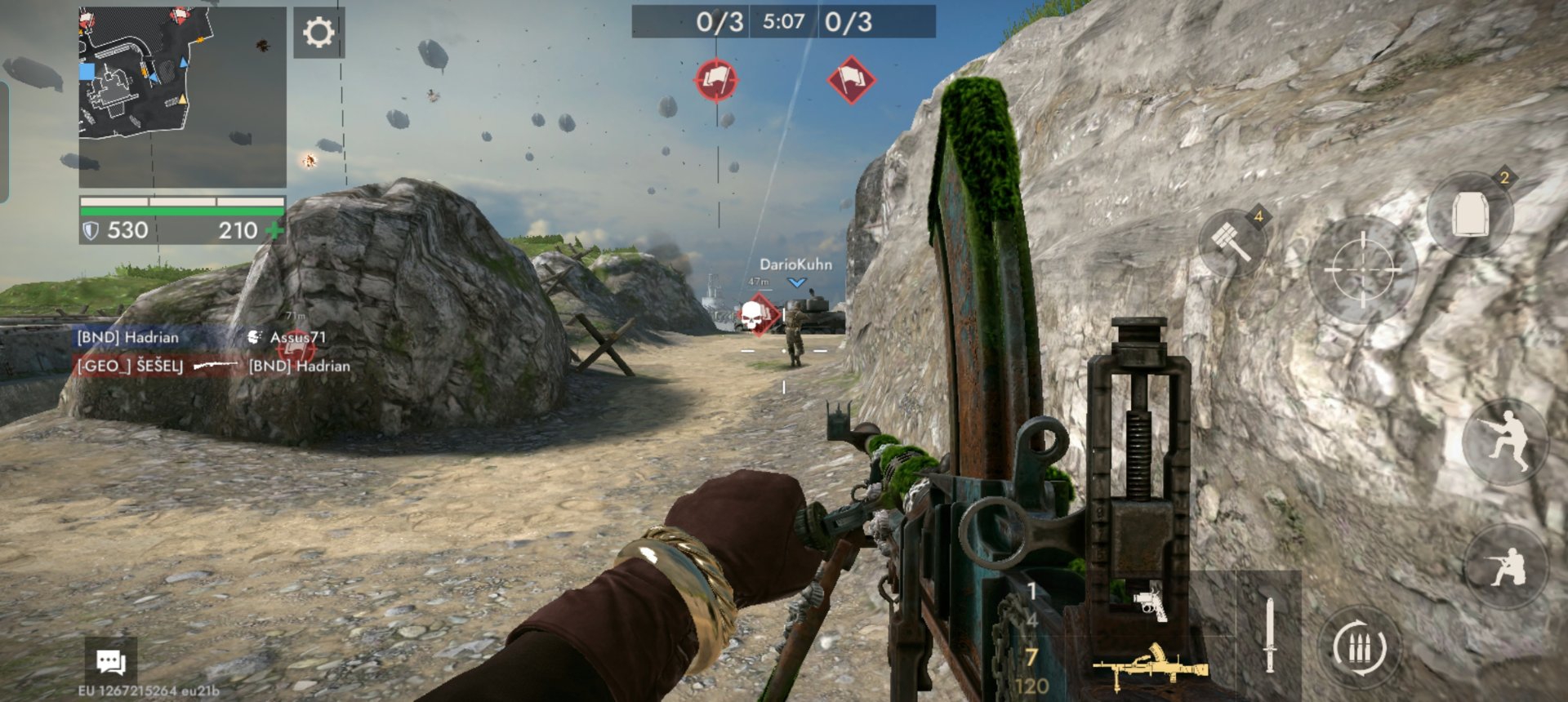This screenshot has width=1568, height=702.
Task: Tap the minimap
Action: pyautogui.click(x=182, y=97)
